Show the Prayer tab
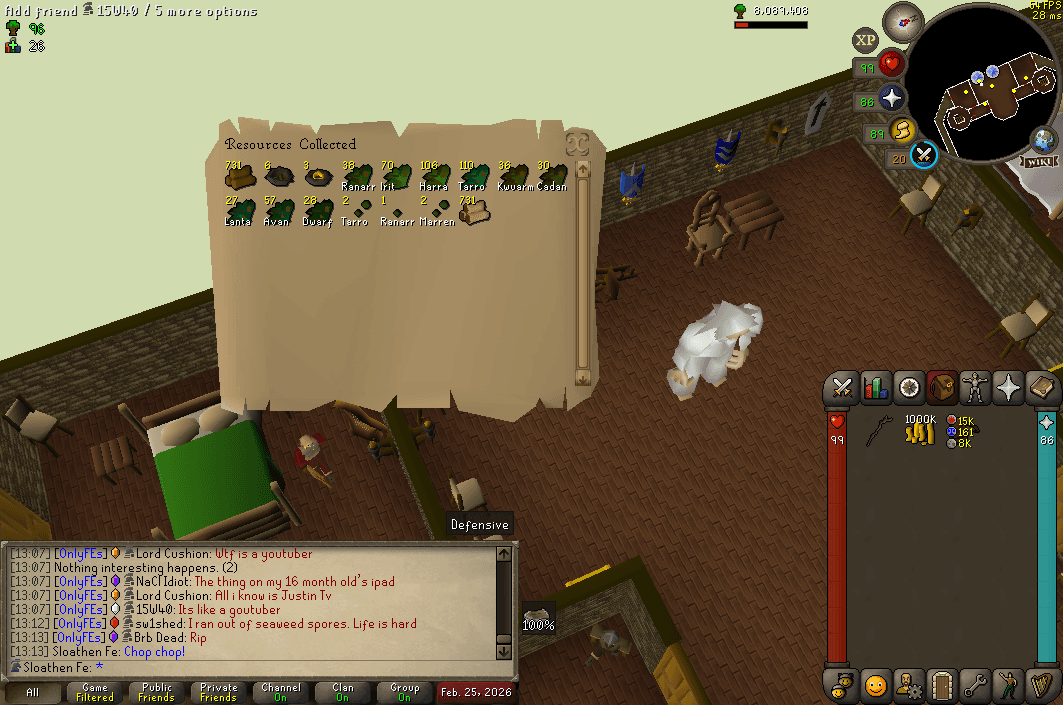 1008,388
